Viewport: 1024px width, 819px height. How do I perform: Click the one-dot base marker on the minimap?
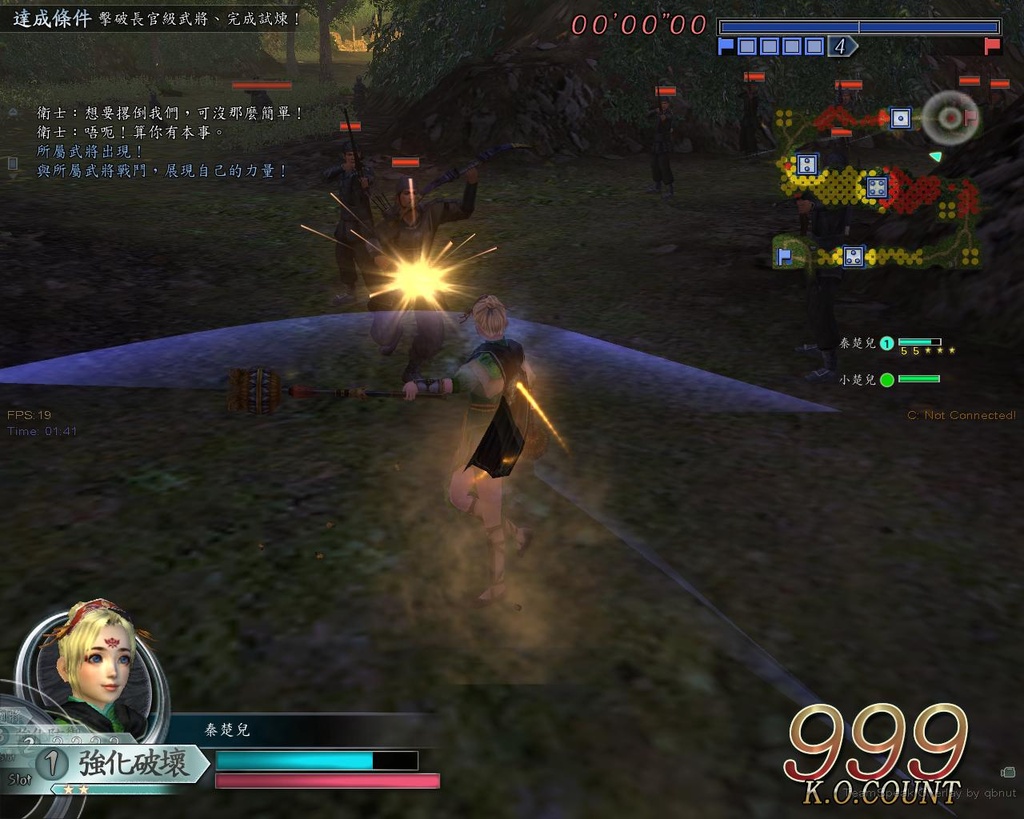point(900,118)
